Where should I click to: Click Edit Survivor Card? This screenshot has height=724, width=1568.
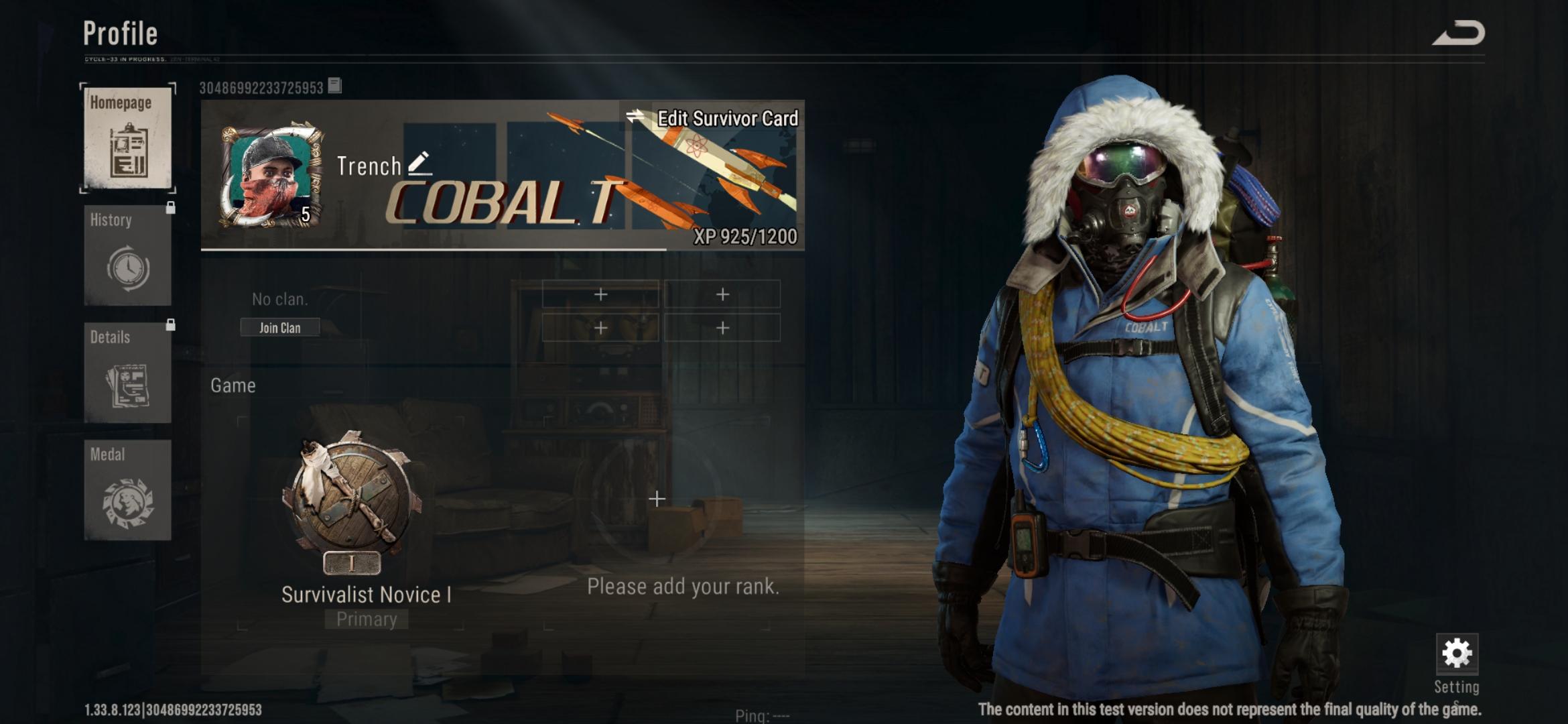click(x=713, y=119)
